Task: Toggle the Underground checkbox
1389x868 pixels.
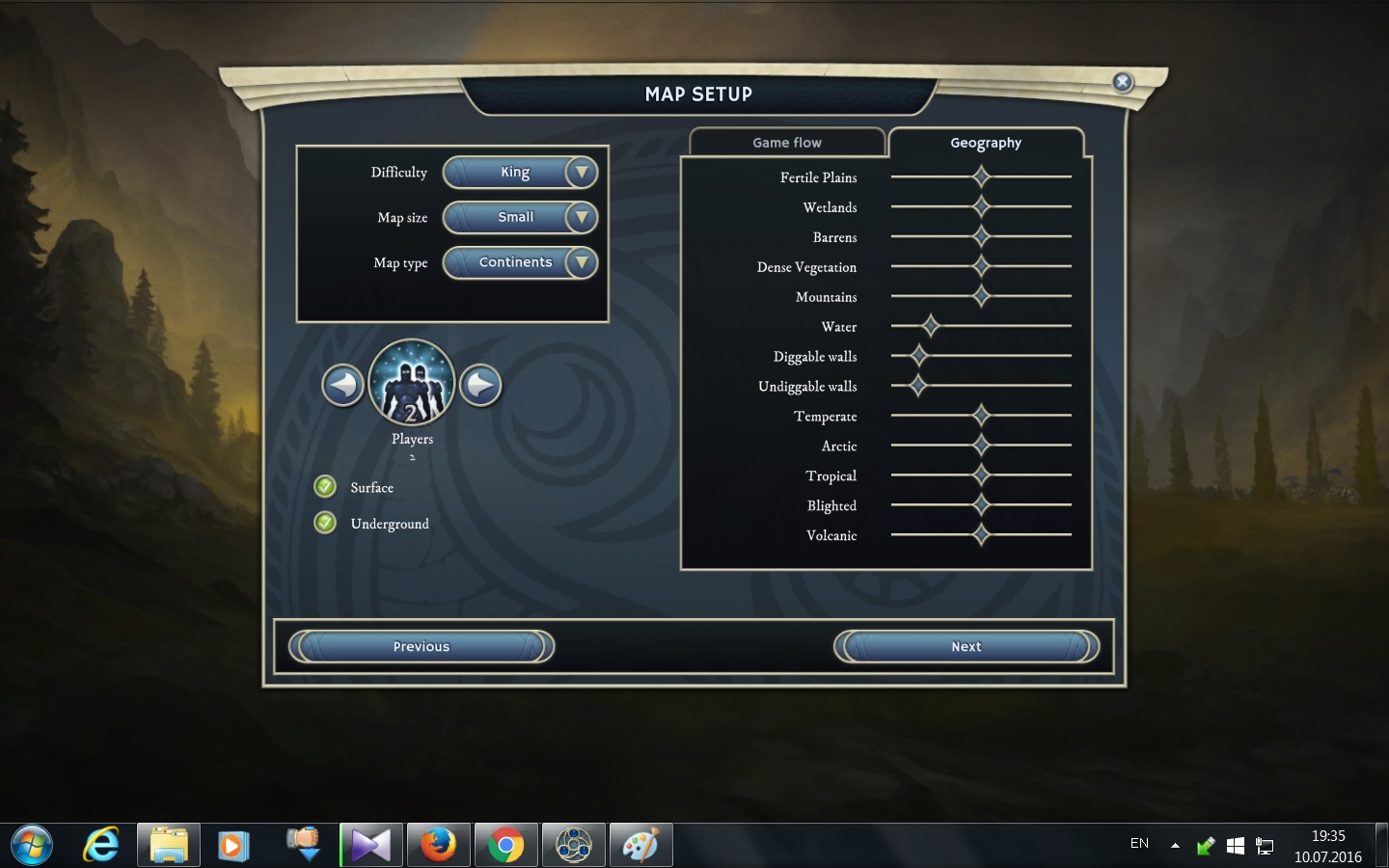Action: click(325, 523)
